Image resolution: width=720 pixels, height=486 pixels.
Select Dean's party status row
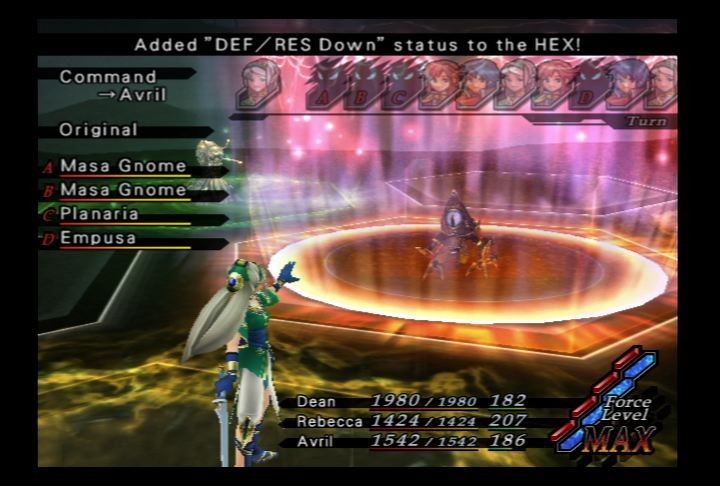(x=411, y=401)
